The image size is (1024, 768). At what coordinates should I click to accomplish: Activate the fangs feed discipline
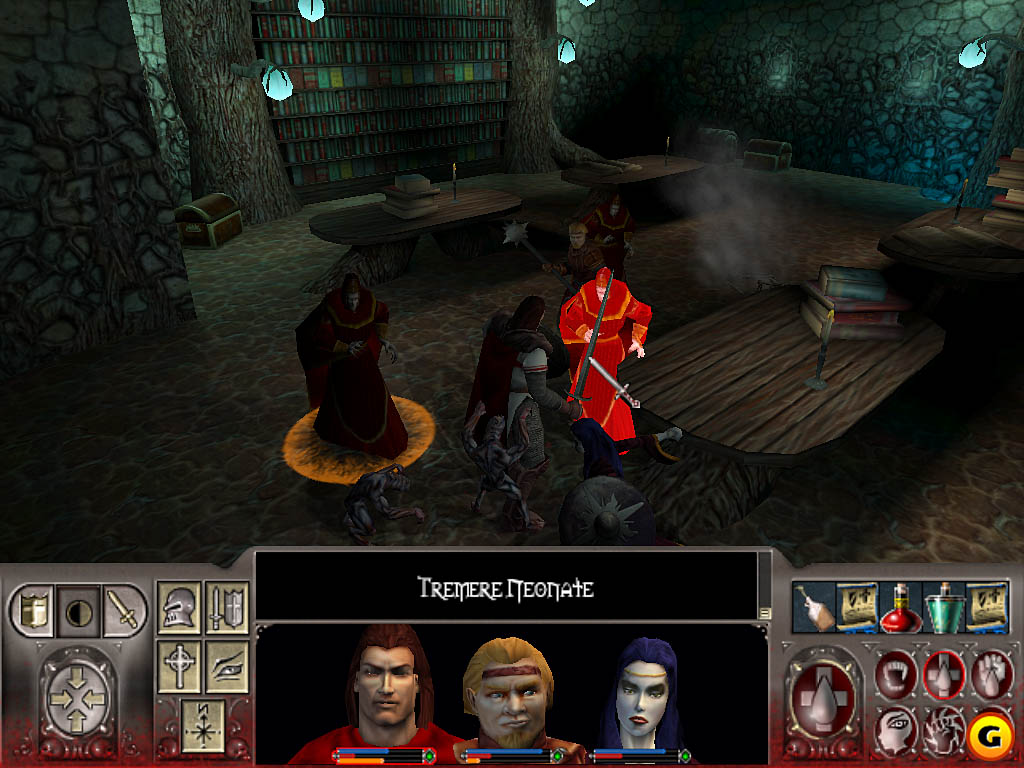click(897, 673)
